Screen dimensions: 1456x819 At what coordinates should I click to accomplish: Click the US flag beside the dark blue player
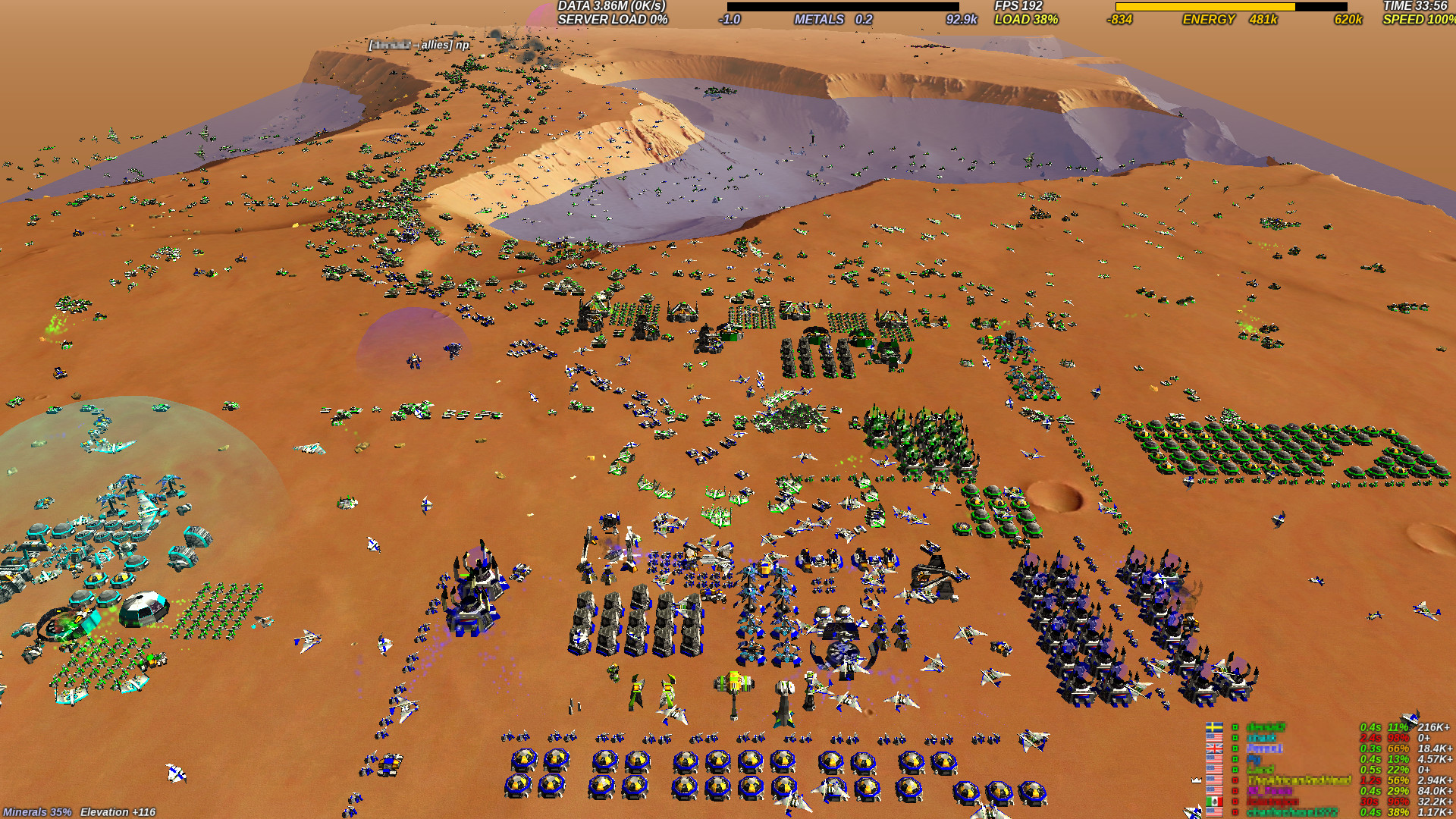point(1214,759)
